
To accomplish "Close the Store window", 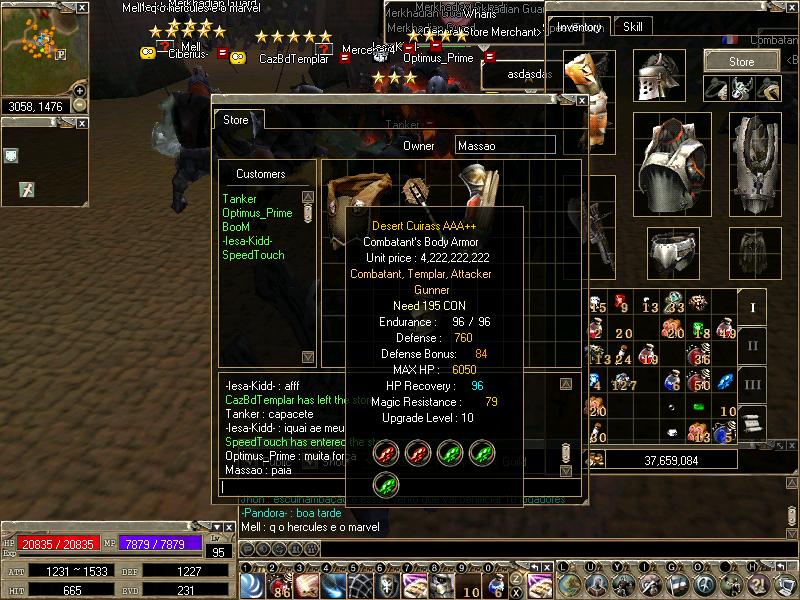I will click(x=581, y=100).
